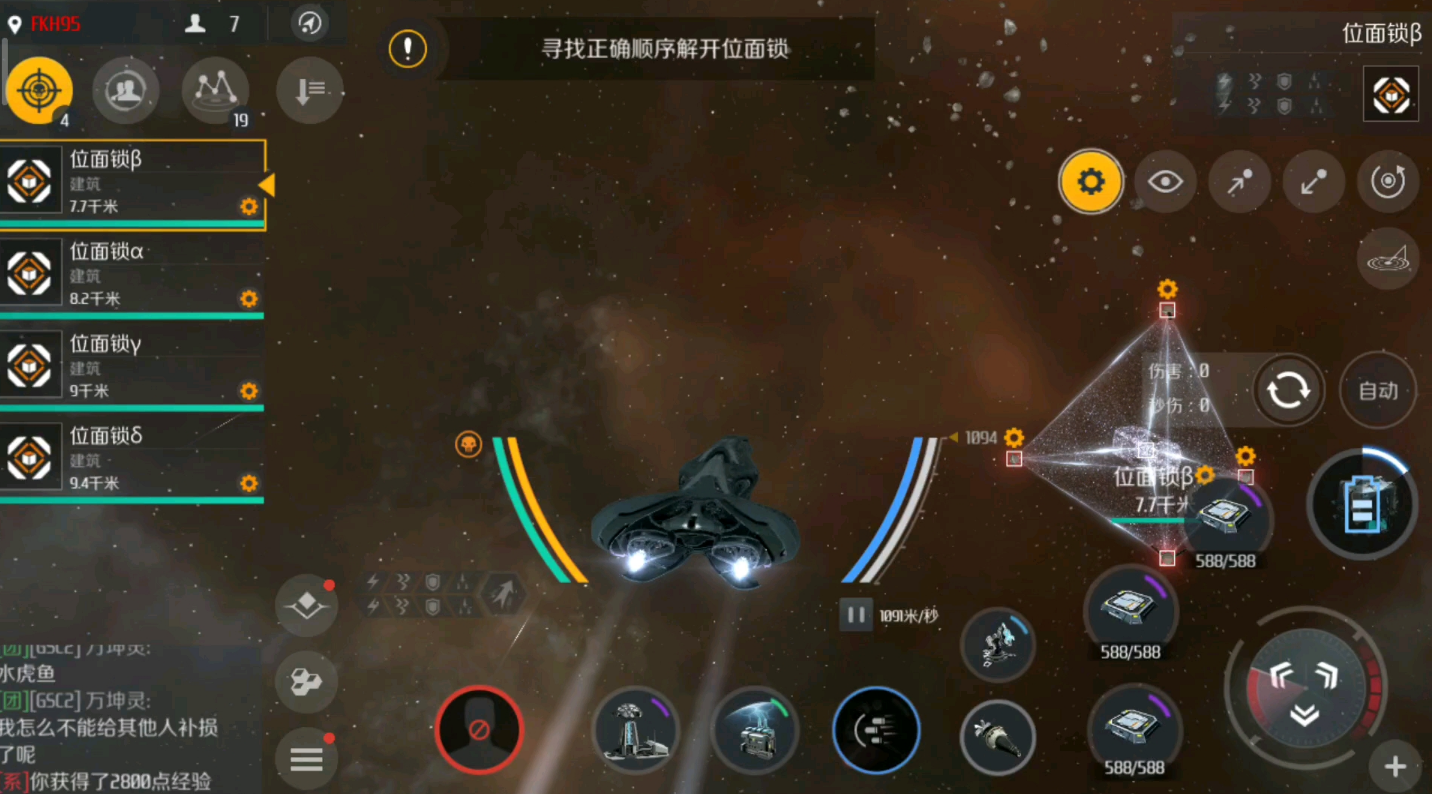
Task: Toggle the blue-ring active weapon module
Action: pyautogui.click(x=876, y=730)
